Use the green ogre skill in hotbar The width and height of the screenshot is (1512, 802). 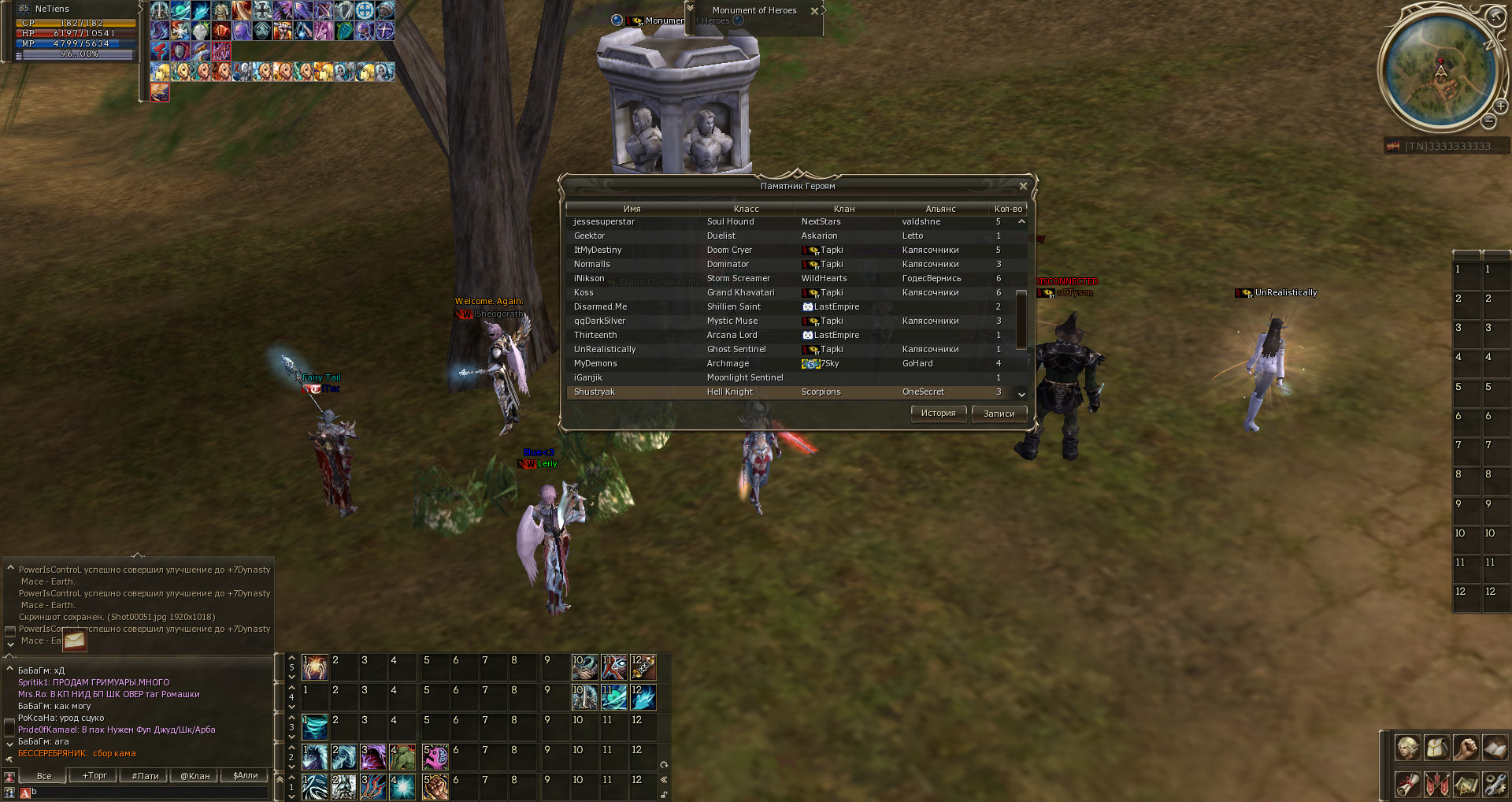coord(402,757)
